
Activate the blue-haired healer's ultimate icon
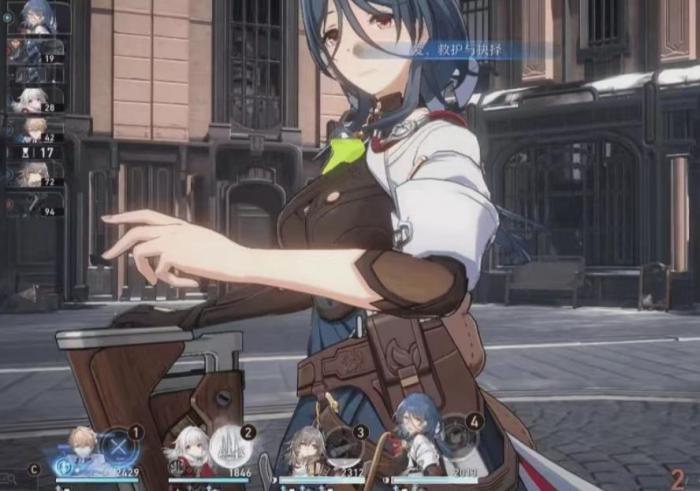point(457,441)
